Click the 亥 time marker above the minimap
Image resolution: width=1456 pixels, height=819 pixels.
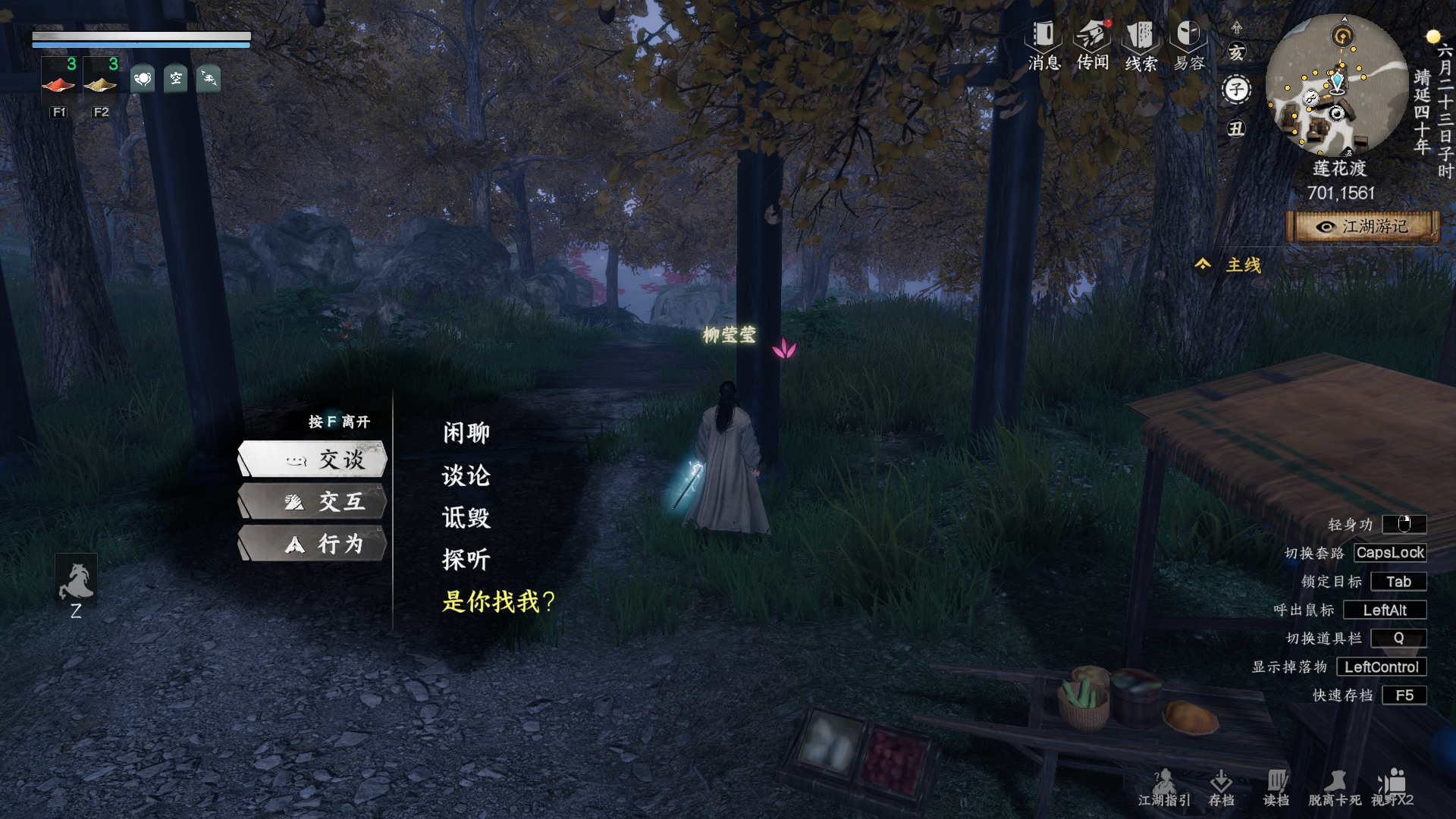[x=1238, y=50]
